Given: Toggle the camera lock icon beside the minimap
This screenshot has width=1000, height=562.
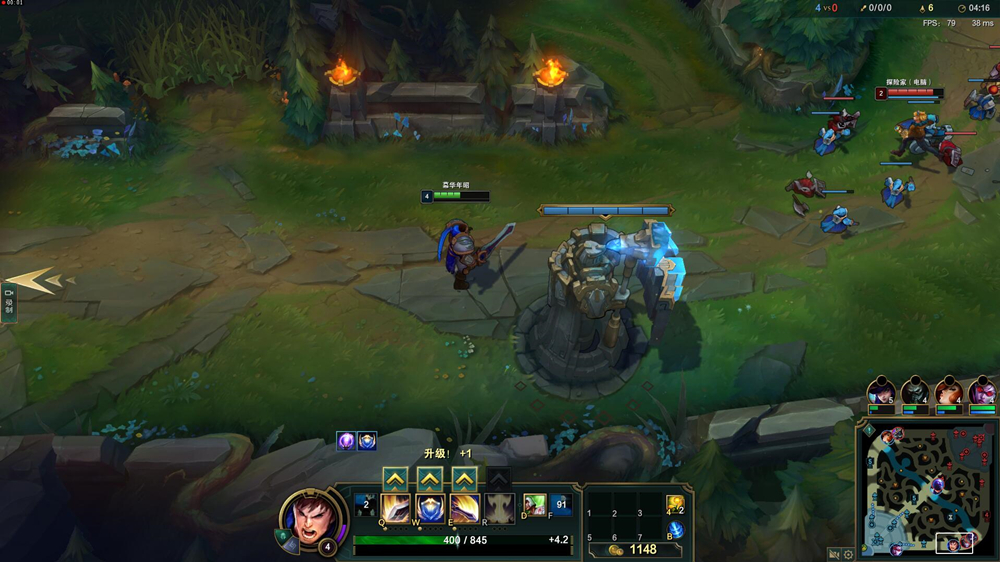Looking at the screenshot, I should click(x=834, y=553).
